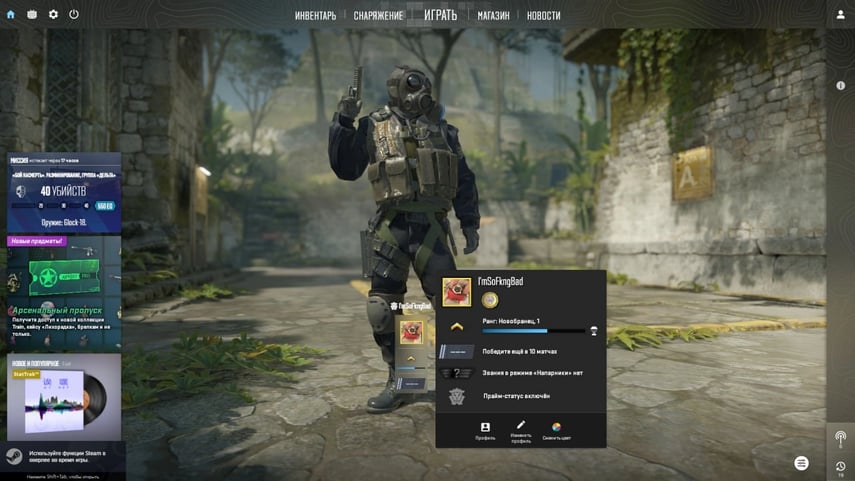The width and height of the screenshot is (855, 481).
Task: Open the НОВОСТИ tab
Action: pyautogui.click(x=543, y=16)
